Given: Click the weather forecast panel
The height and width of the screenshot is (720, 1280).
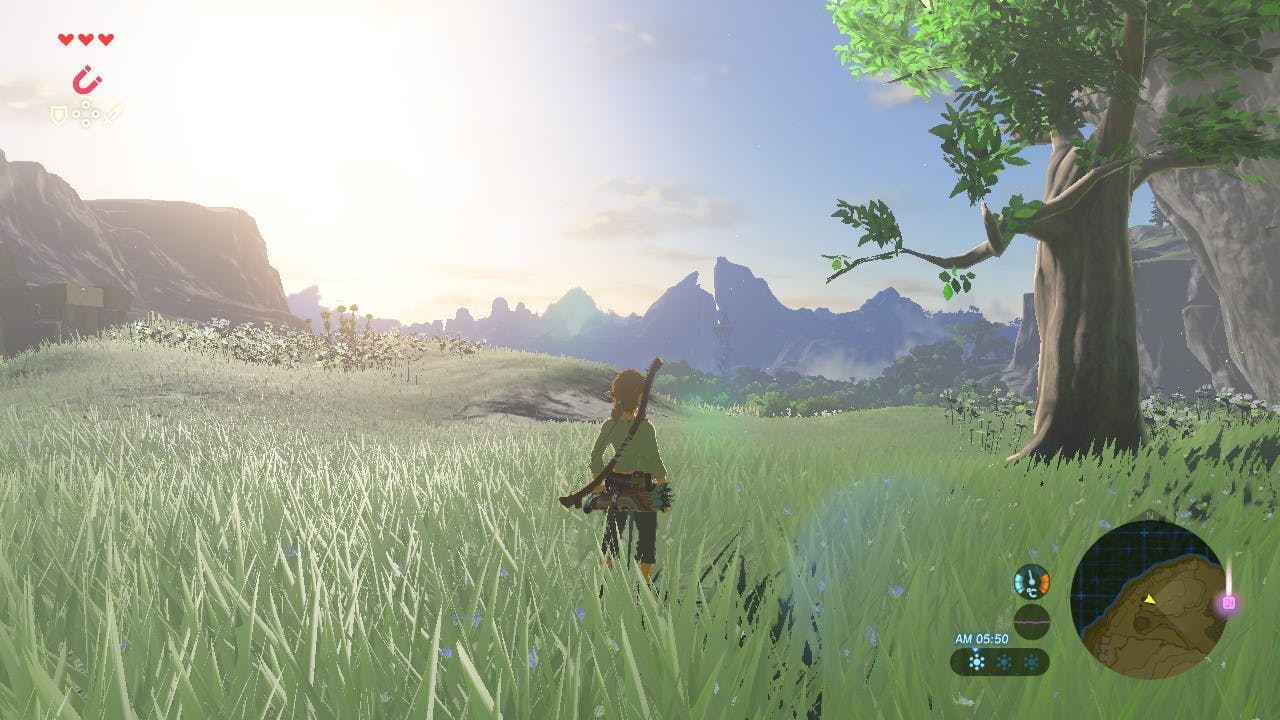Looking at the screenshot, I should click(x=999, y=661).
